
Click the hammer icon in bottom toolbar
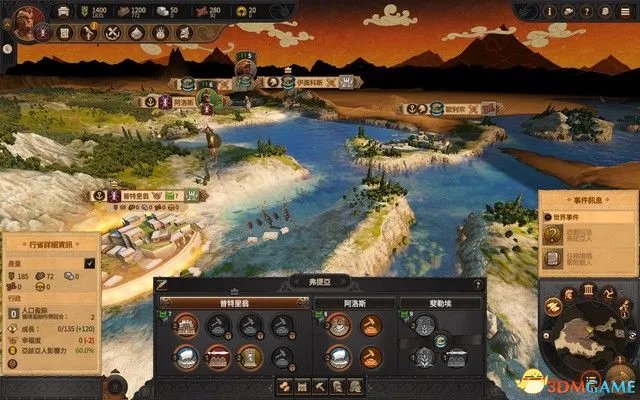point(320,385)
